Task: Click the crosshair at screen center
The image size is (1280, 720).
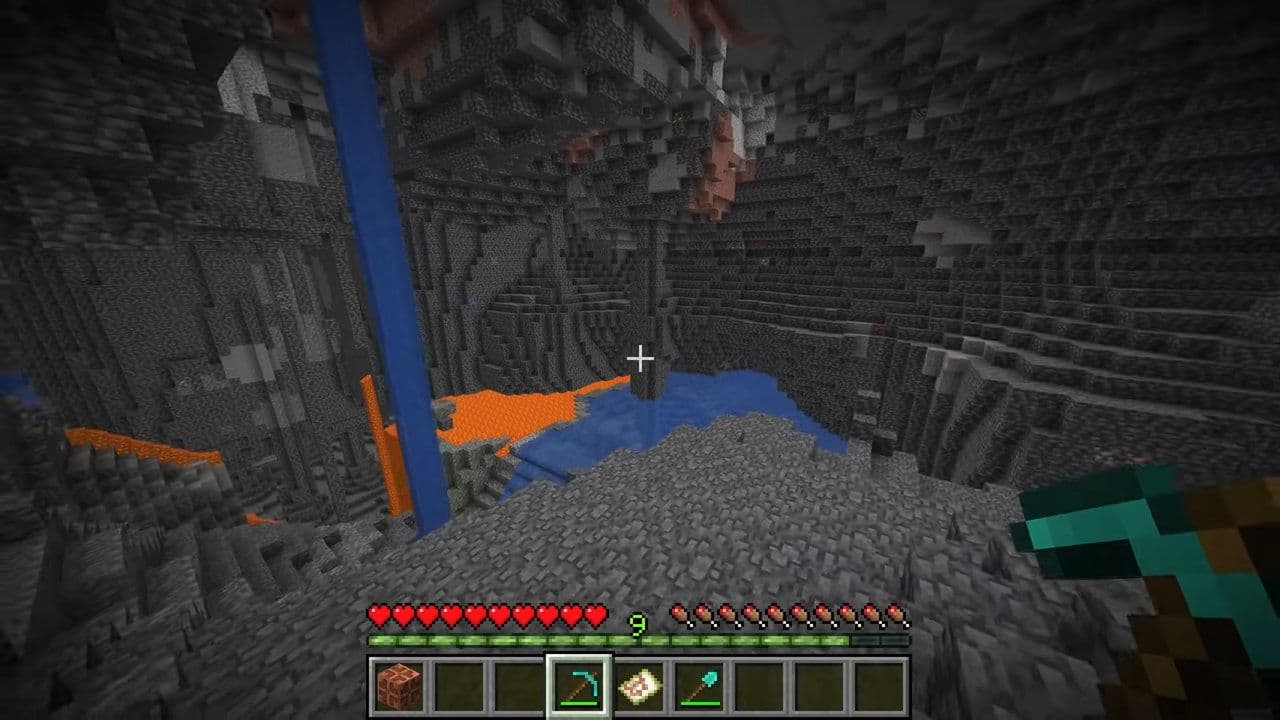Action: coord(640,357)
